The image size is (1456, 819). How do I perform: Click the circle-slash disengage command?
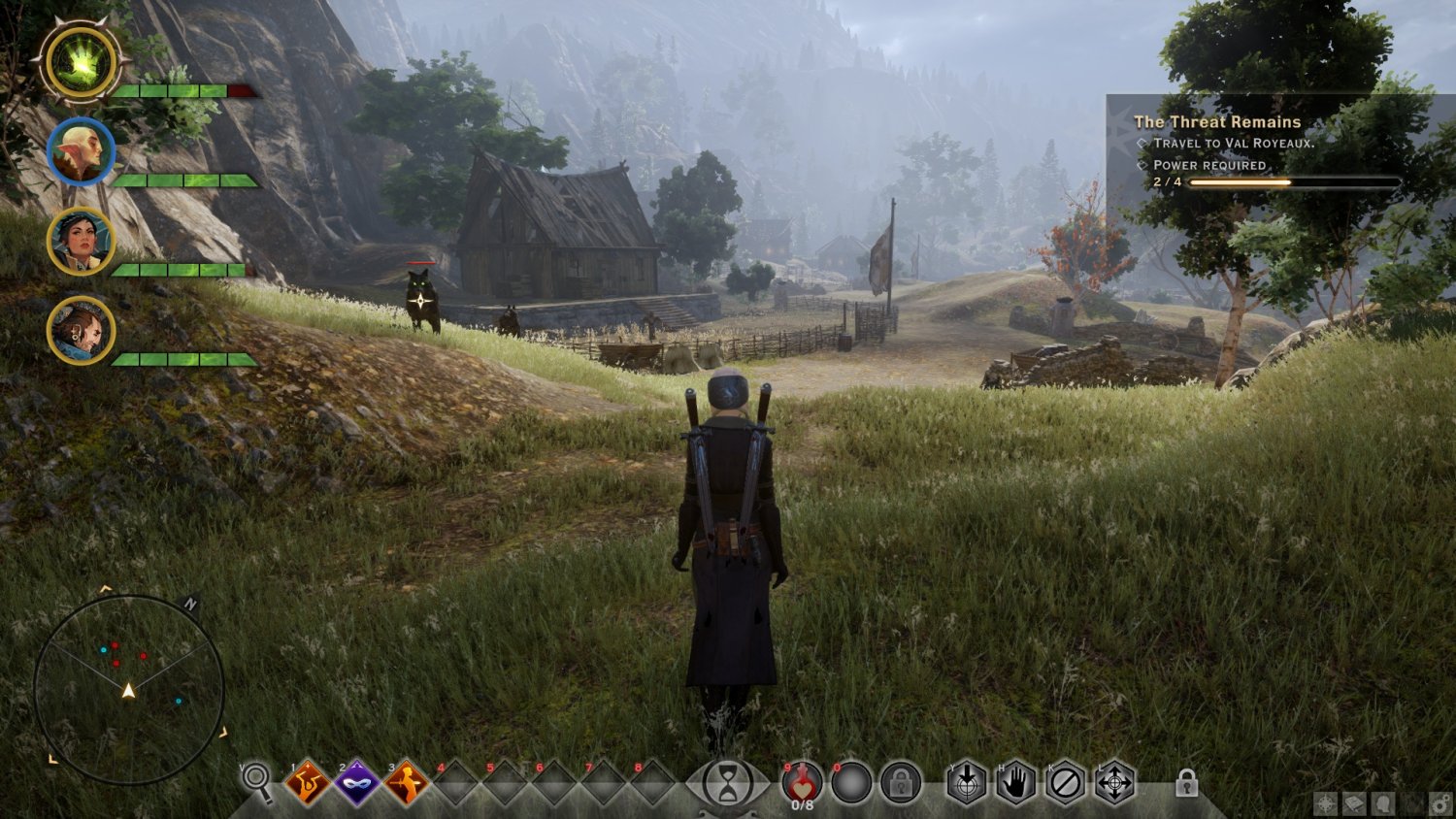(x=1065, y=782)
